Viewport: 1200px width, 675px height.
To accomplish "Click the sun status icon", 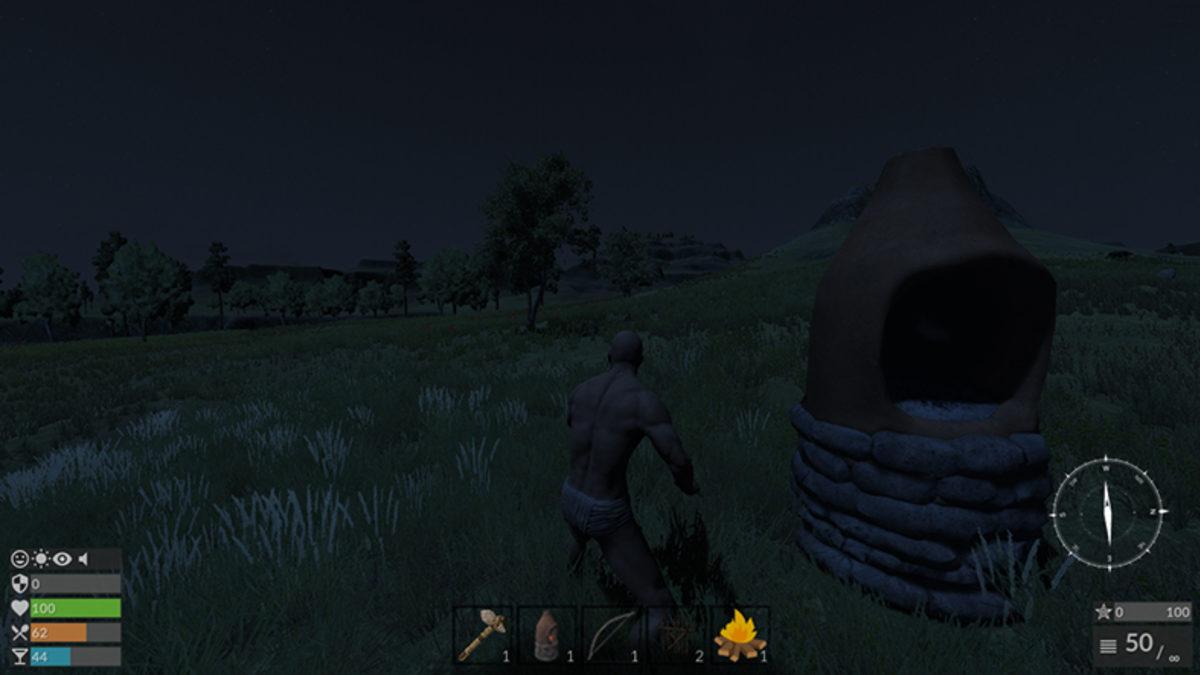I will click(41, 559).
